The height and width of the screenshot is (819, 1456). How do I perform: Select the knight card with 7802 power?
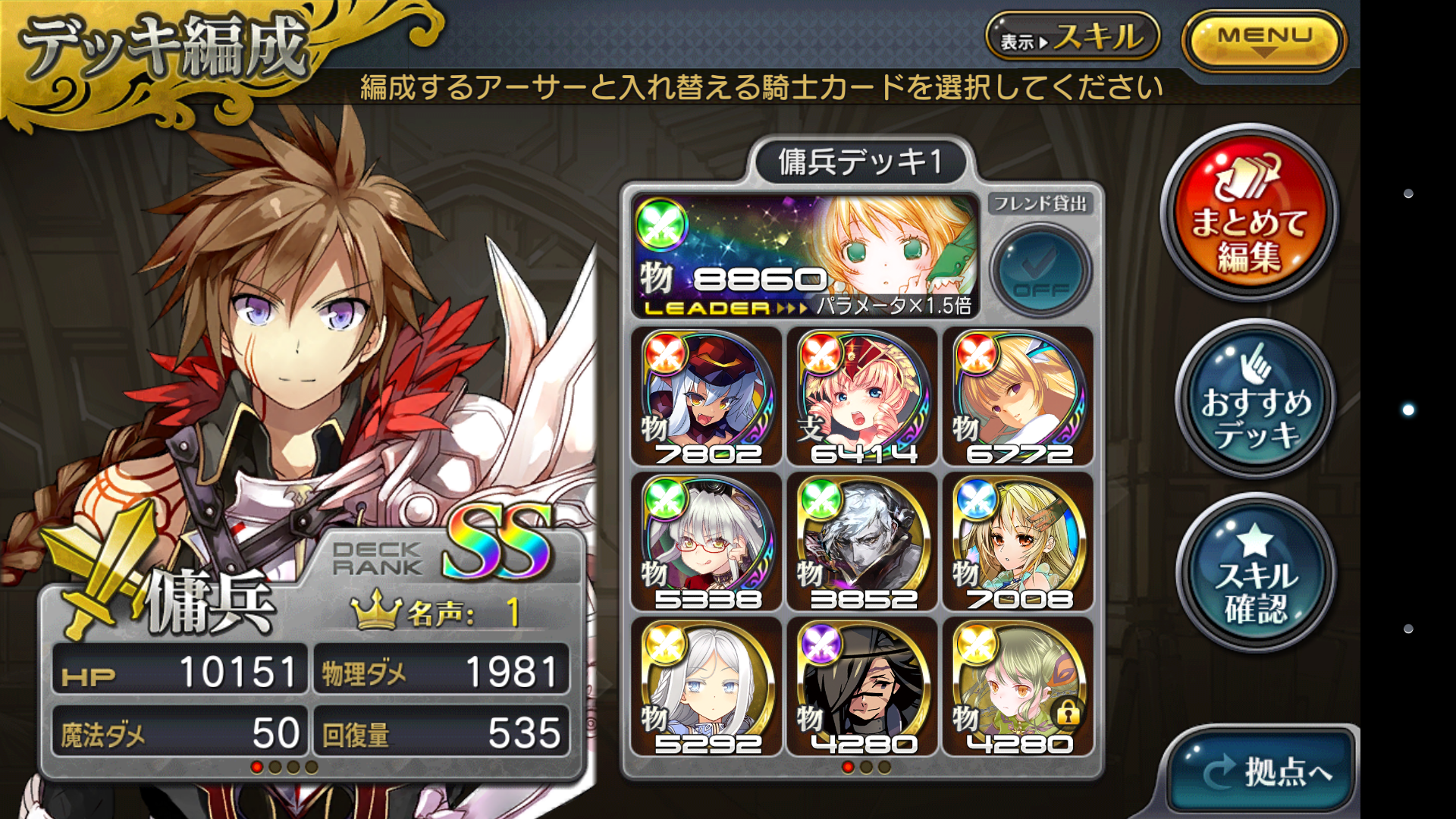(707, 397)
